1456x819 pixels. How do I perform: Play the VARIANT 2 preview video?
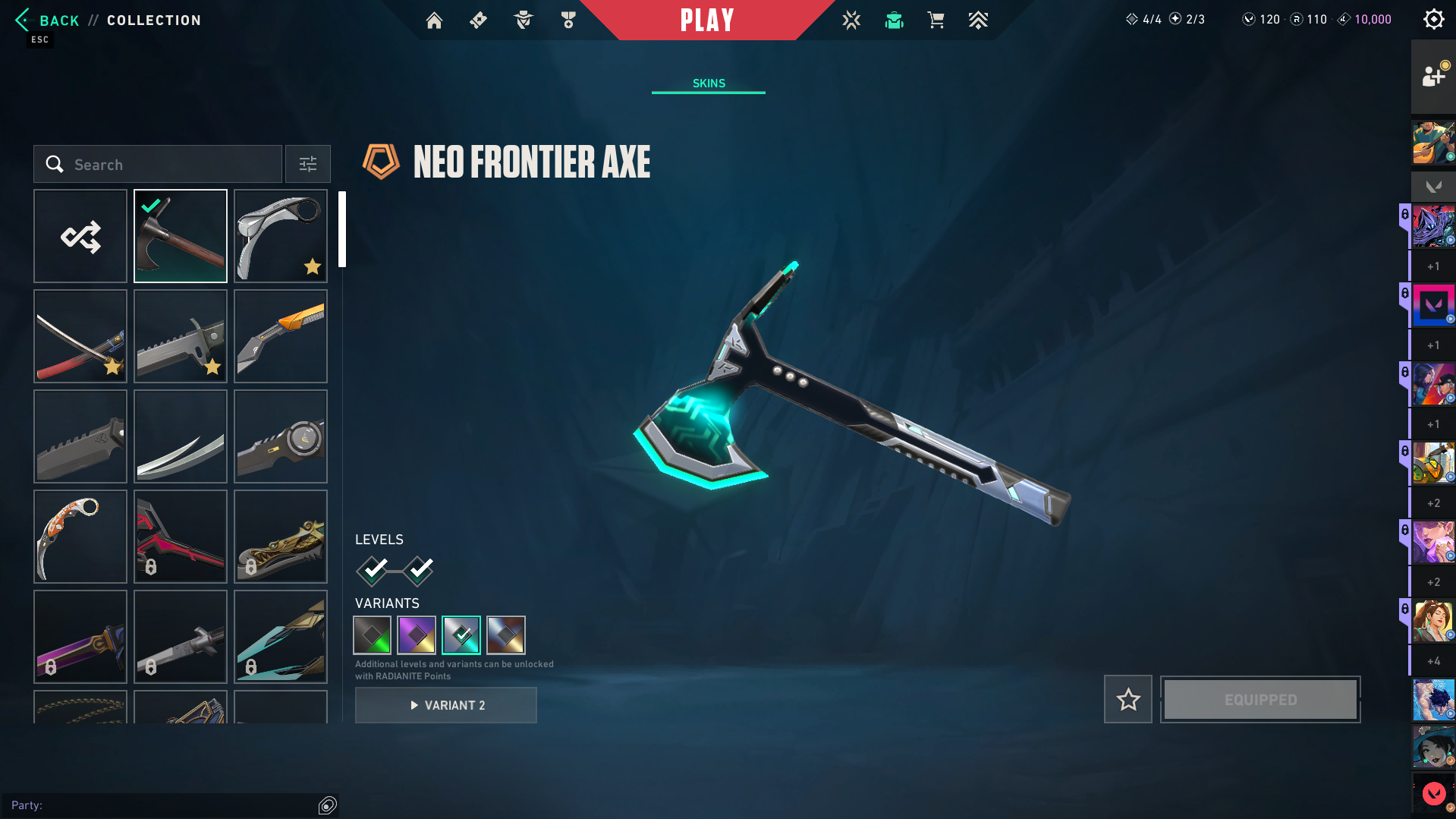[x=446, y=705]
